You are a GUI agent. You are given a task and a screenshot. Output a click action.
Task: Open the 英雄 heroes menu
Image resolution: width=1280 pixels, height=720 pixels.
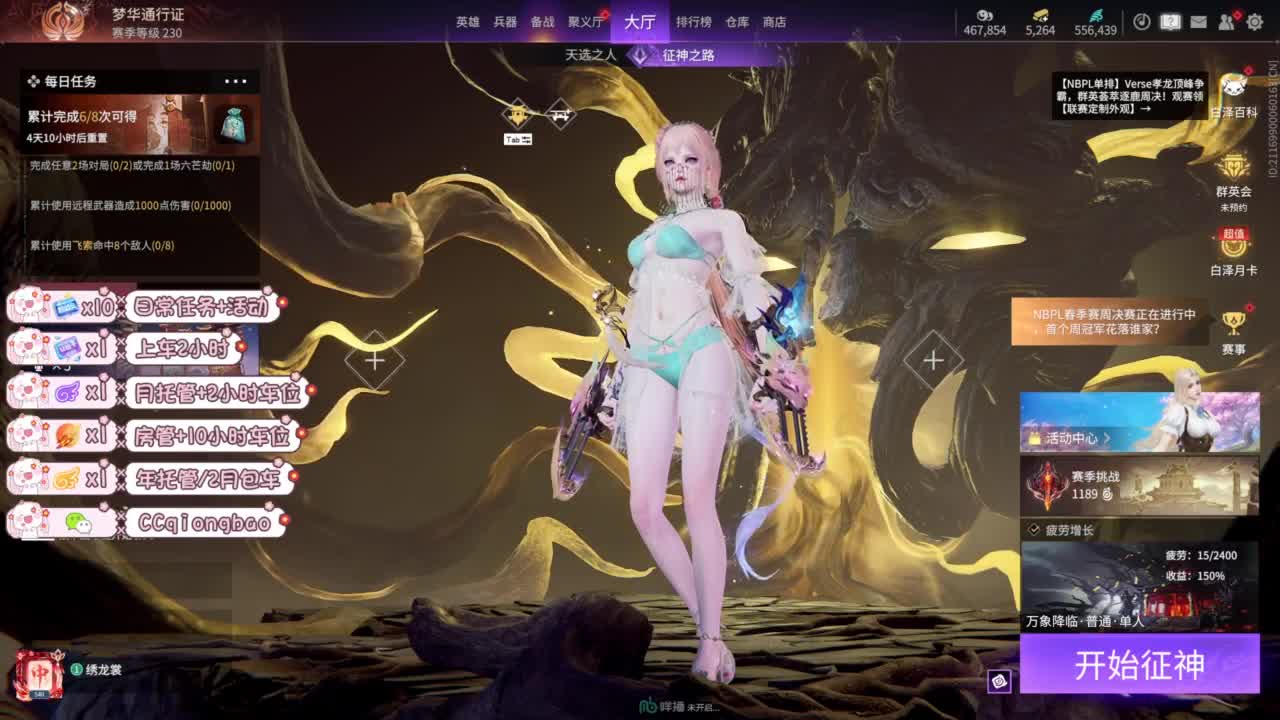[468, 22]
